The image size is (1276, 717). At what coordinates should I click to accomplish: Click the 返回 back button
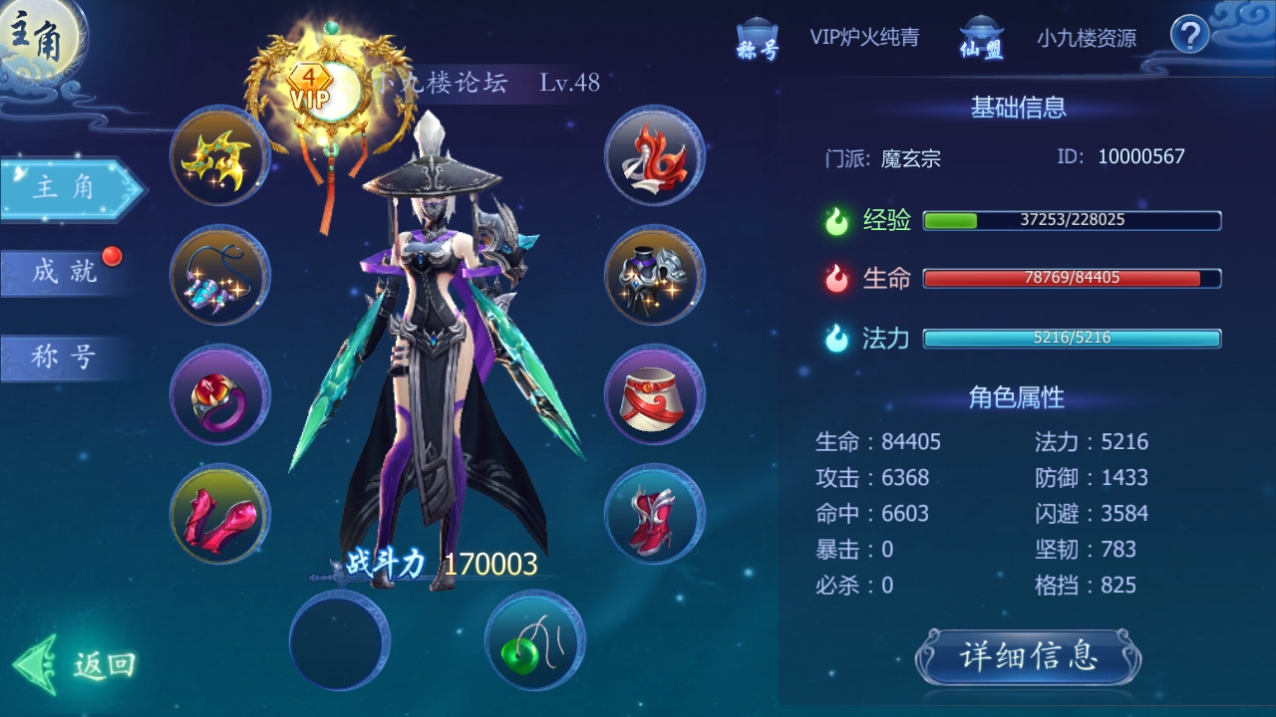tap(78, 664)
